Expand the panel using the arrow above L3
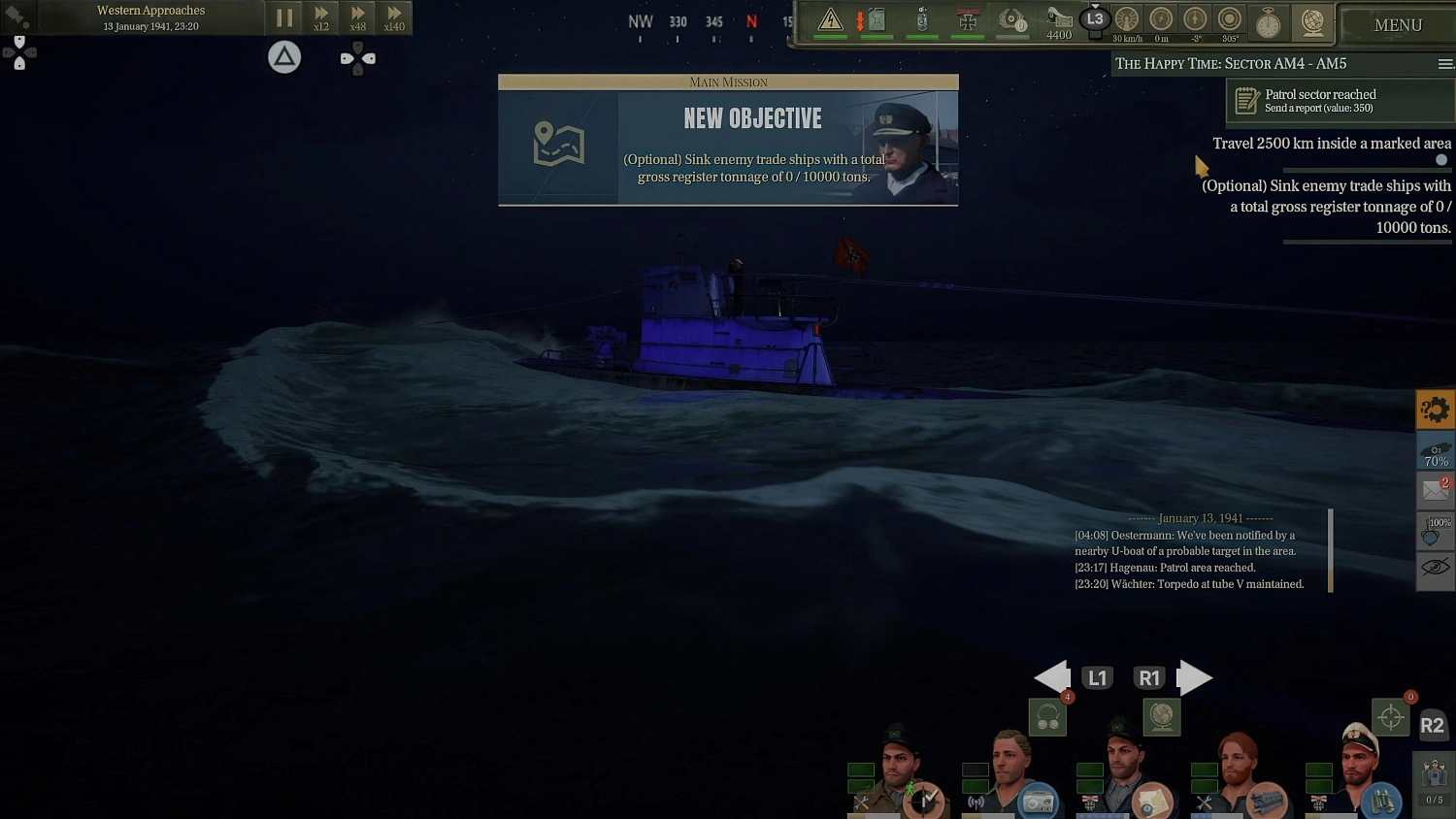The width and height of the screenshot is (1456, 819). 1095,8
